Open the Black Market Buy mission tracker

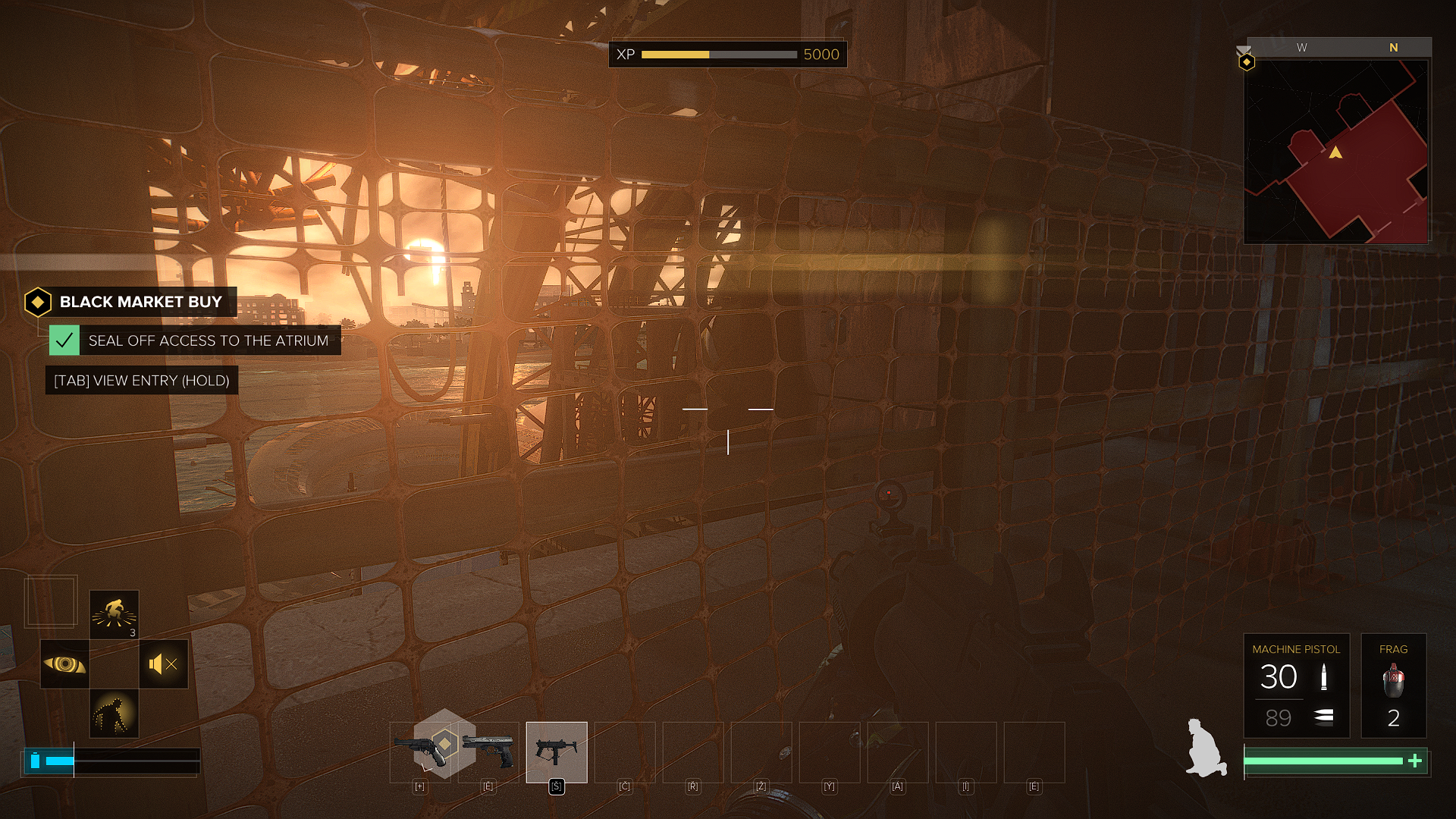coord(131,302)
